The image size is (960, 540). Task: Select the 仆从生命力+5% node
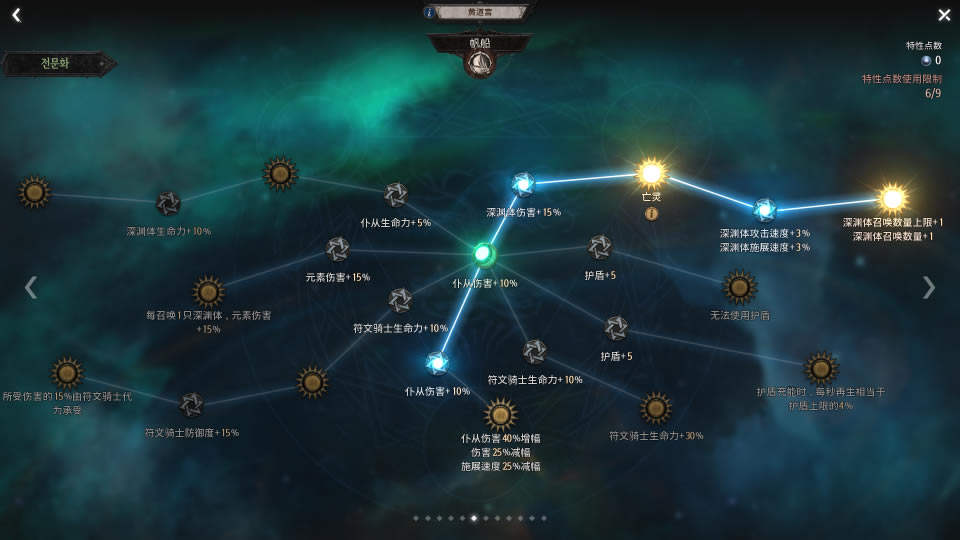(x=396, y=195)
